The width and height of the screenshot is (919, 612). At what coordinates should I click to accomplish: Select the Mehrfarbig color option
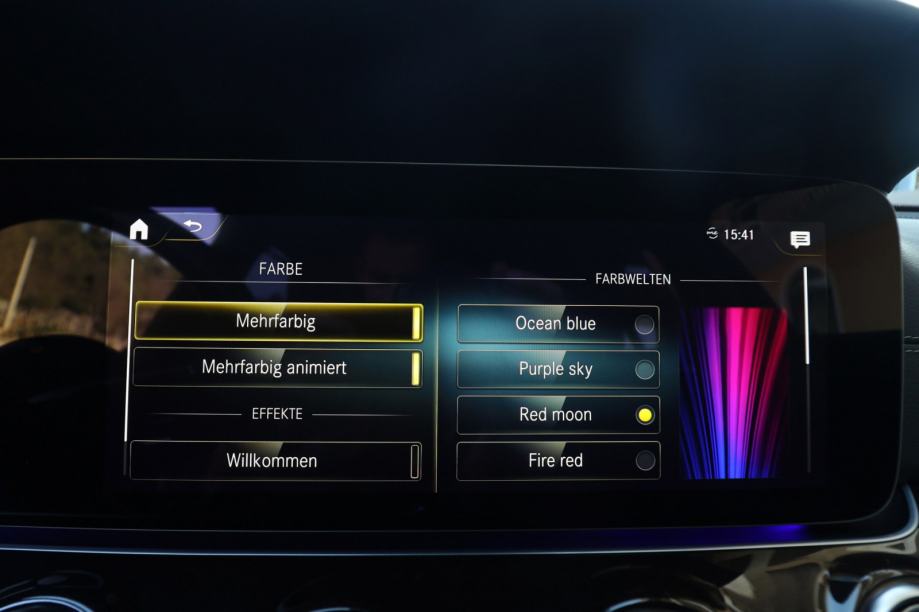pos(278,322)
